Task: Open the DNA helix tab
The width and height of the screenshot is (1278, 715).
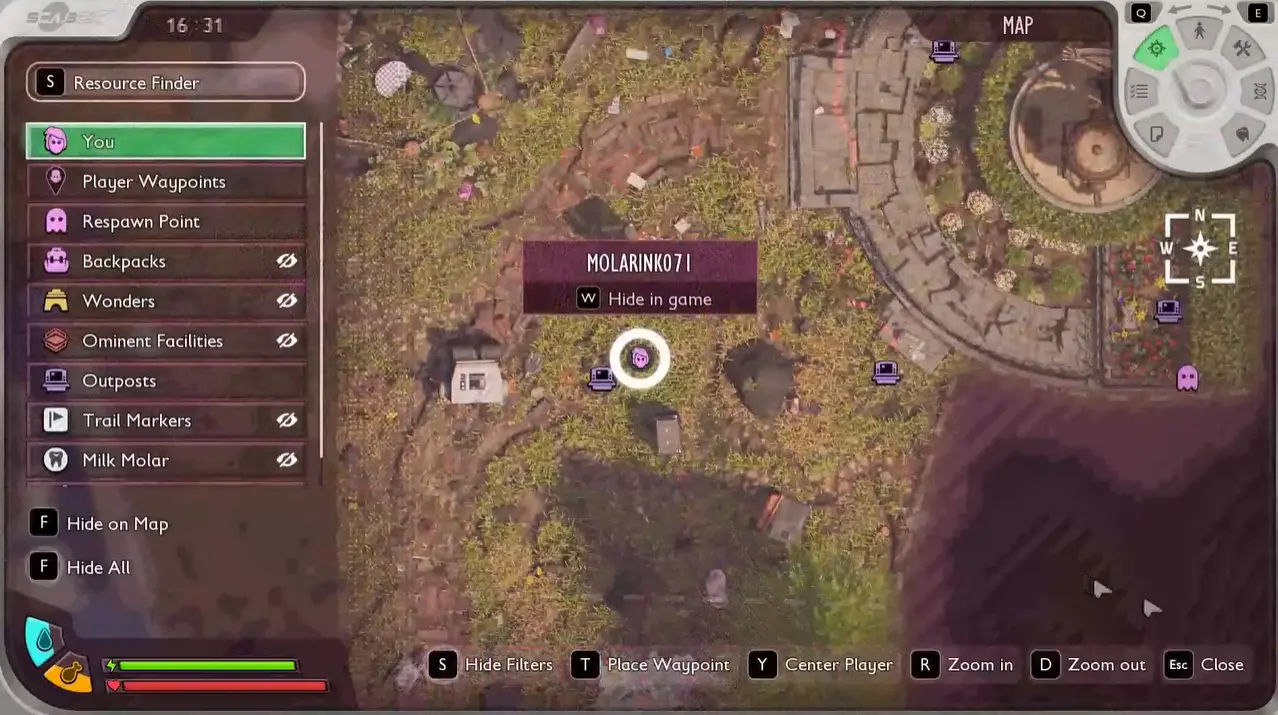Action: (x=1259, y=91)
